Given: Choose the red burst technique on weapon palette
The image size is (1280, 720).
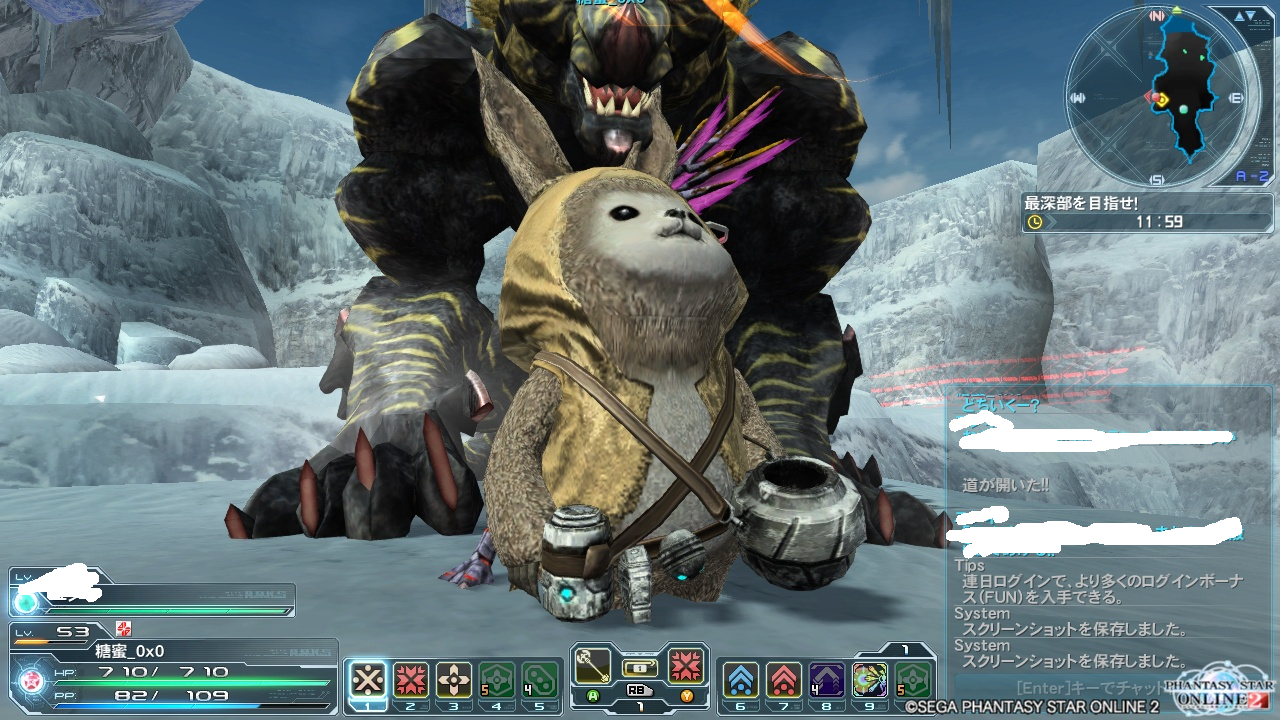Looking at the screenshot, I should 686,666.
